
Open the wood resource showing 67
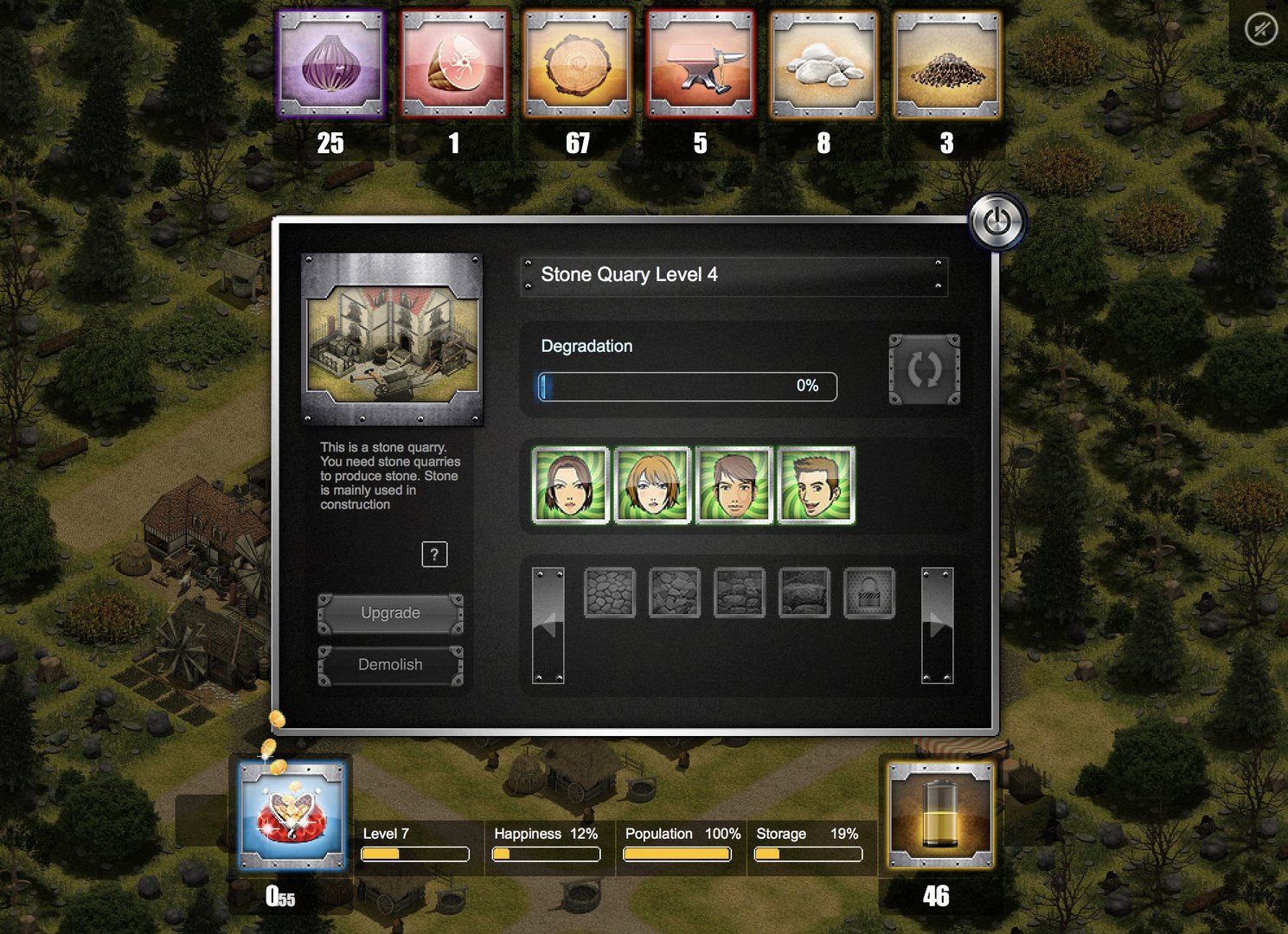point(578,65)
